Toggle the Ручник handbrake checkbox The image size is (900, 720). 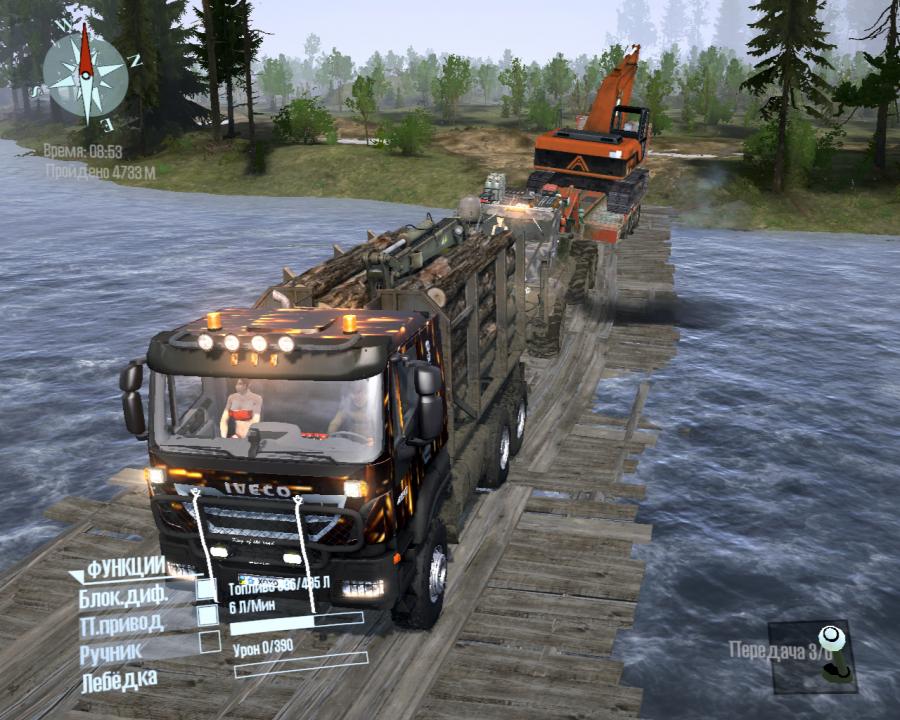[209, 643]
